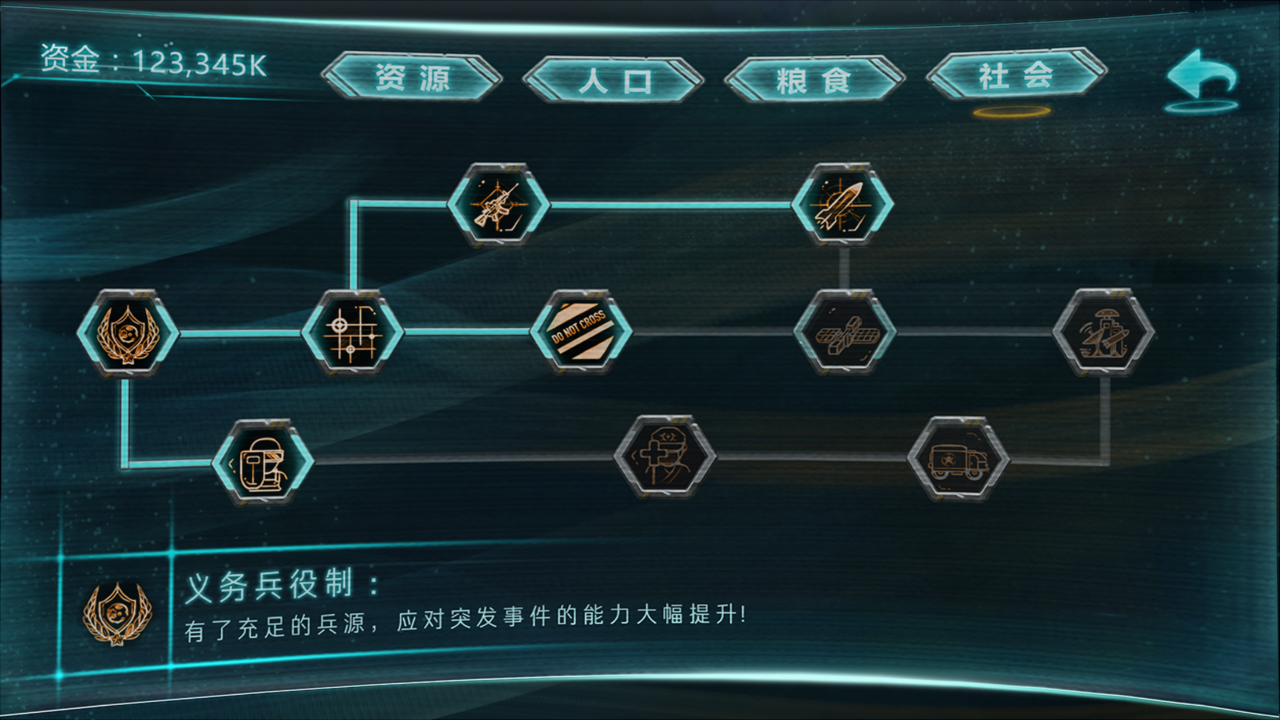This screenshot has height=720, width=1280.
Task: Switch to the 人口 tab
Action: pyautogui.click(x=614, y=76)
